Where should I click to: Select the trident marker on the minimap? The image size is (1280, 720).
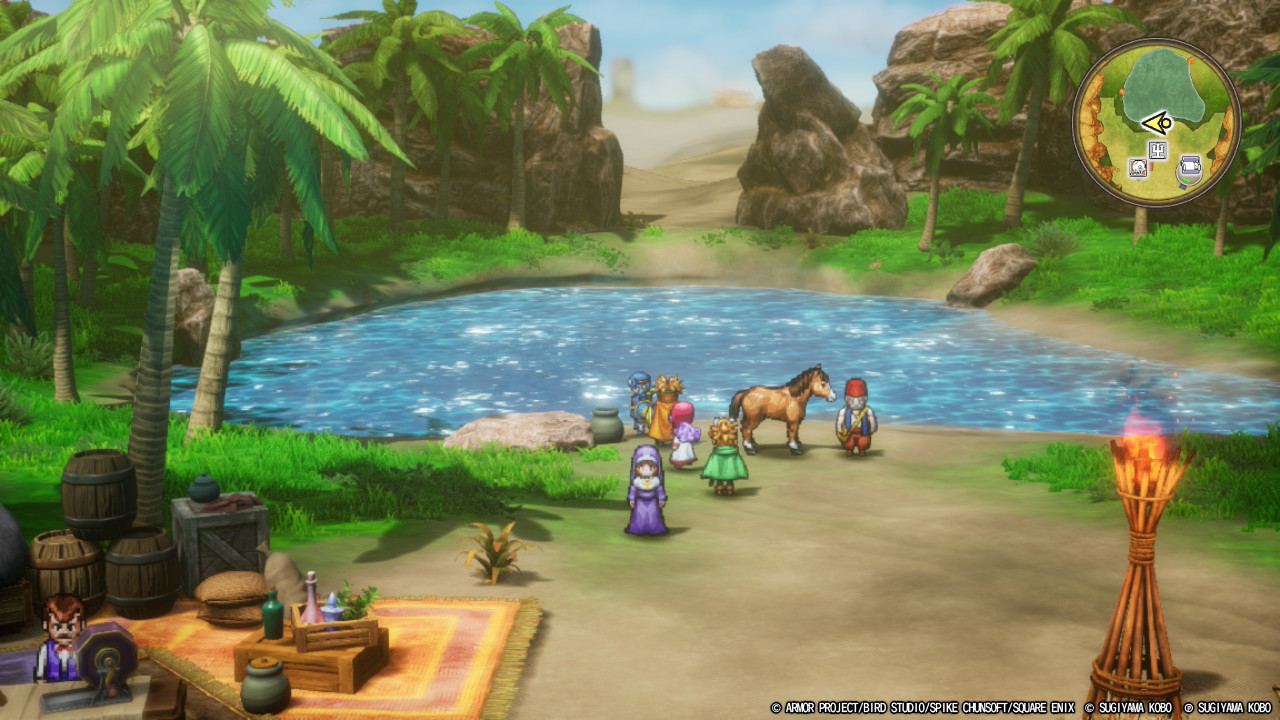click(x=1159, y=151)
